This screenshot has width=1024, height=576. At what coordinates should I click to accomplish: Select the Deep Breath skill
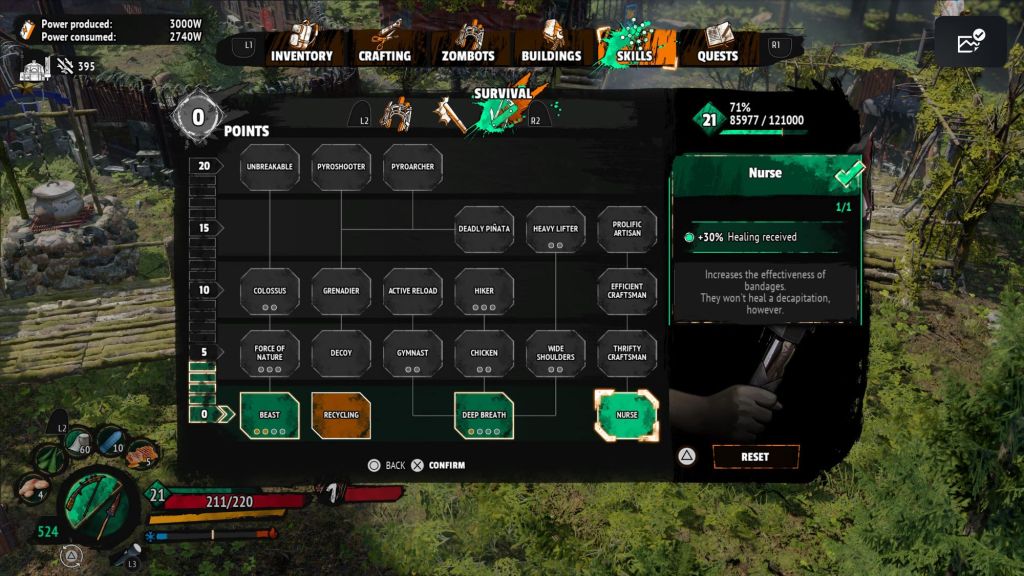[484, 414]
